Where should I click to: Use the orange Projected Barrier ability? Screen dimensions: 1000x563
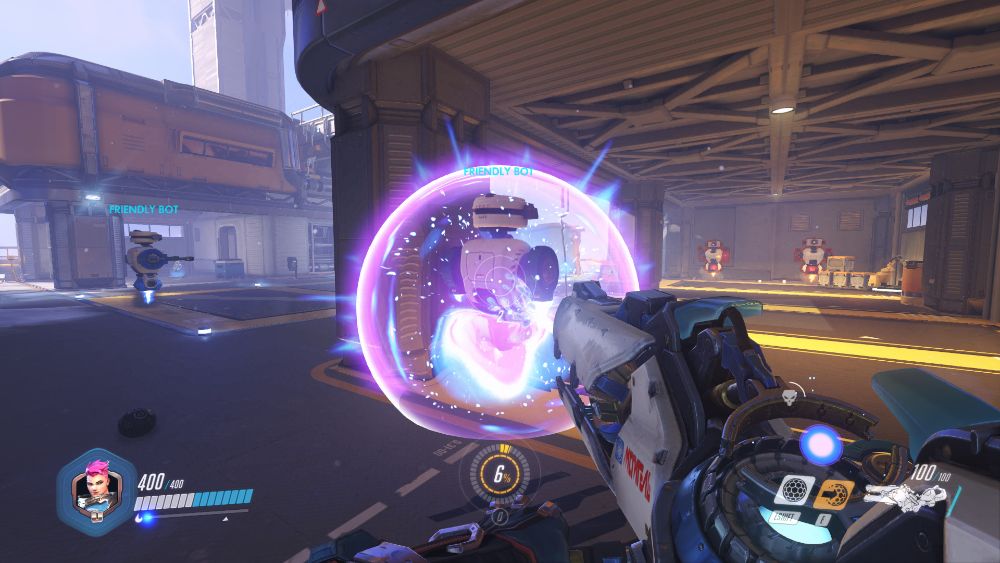coord(833,492)
